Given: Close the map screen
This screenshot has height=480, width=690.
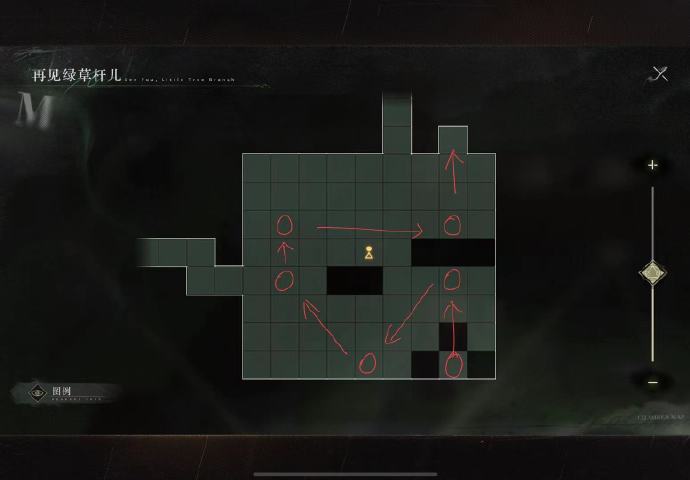Looking at the screenshot, I should (659, 73).
